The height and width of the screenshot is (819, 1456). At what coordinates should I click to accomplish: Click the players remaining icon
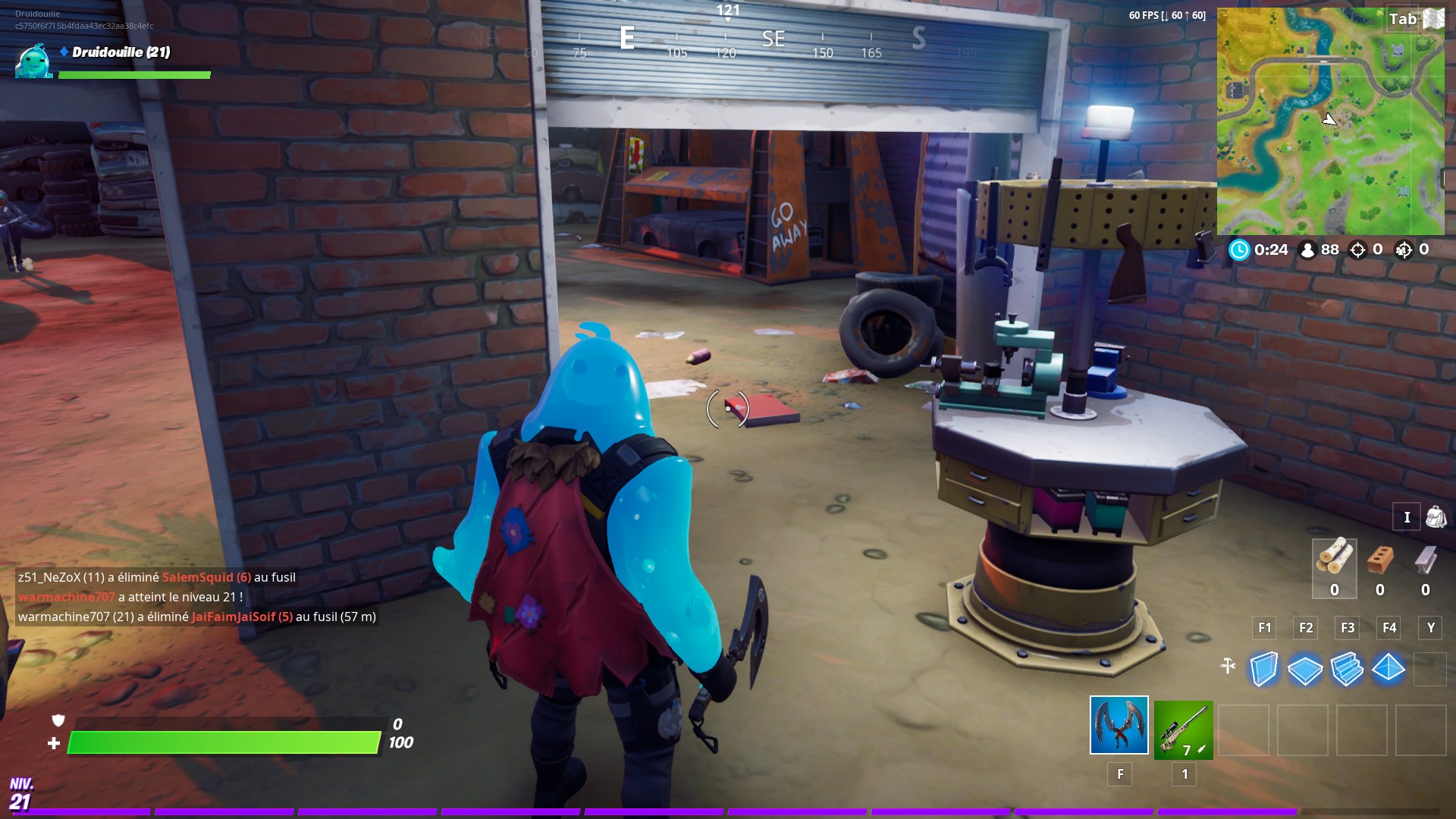pyautogui.click(x=1309, y=249)
